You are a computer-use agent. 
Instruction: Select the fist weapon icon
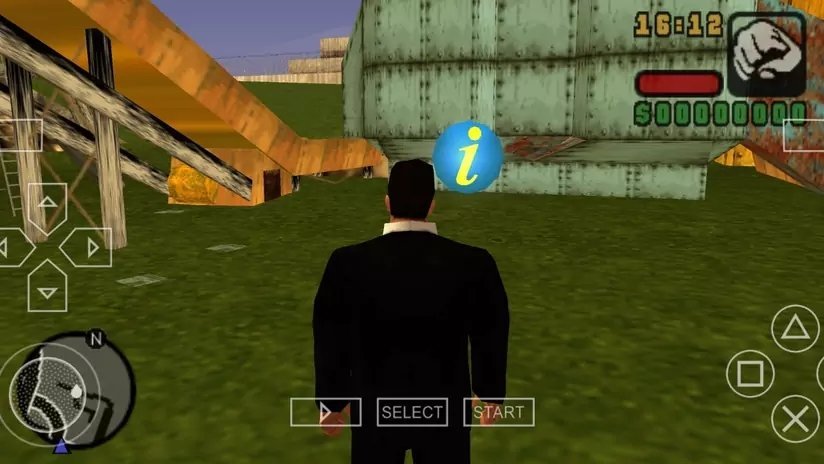[766, 53]
